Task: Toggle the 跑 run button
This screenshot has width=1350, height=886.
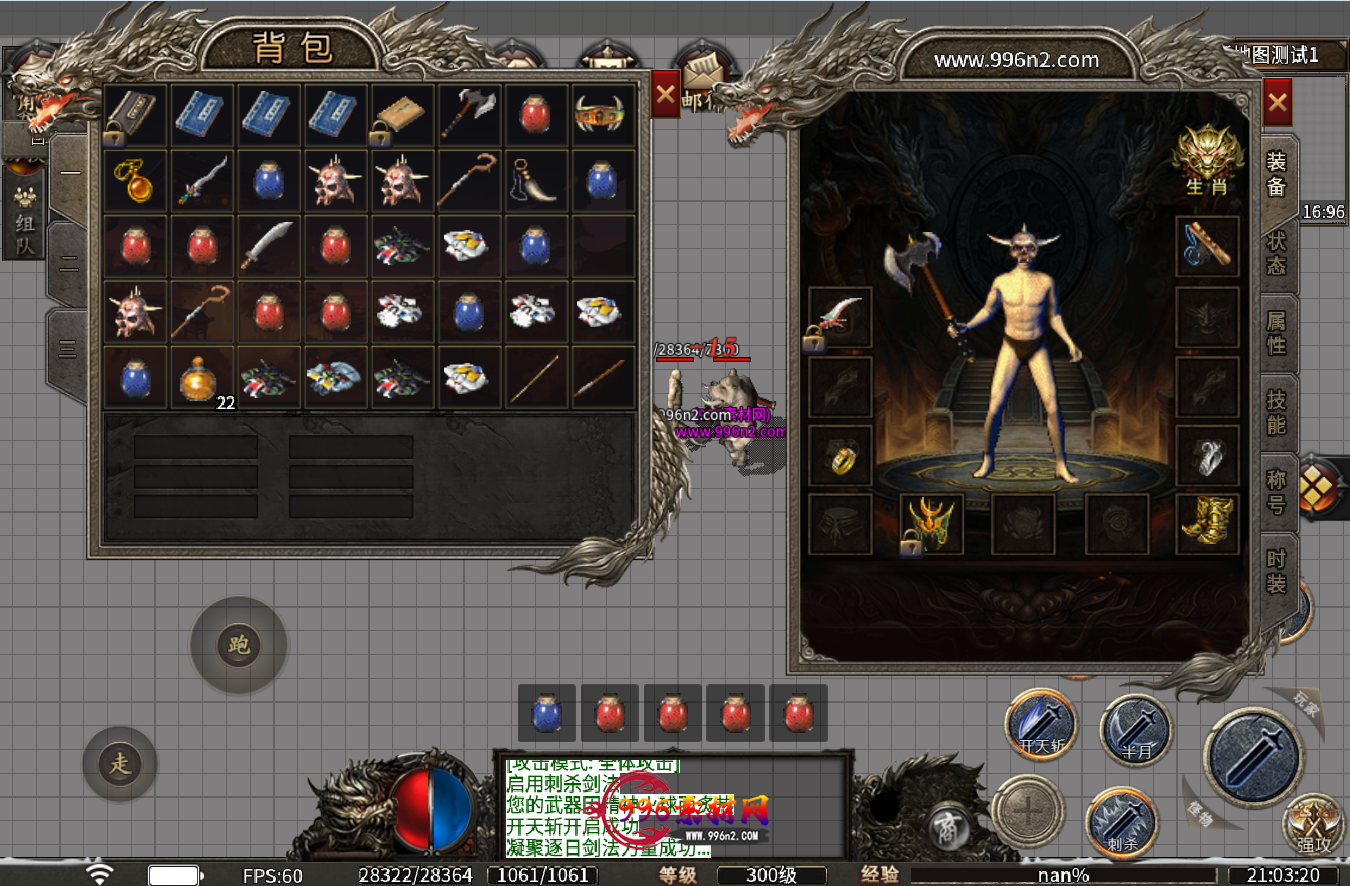Action: pos(238,645)
